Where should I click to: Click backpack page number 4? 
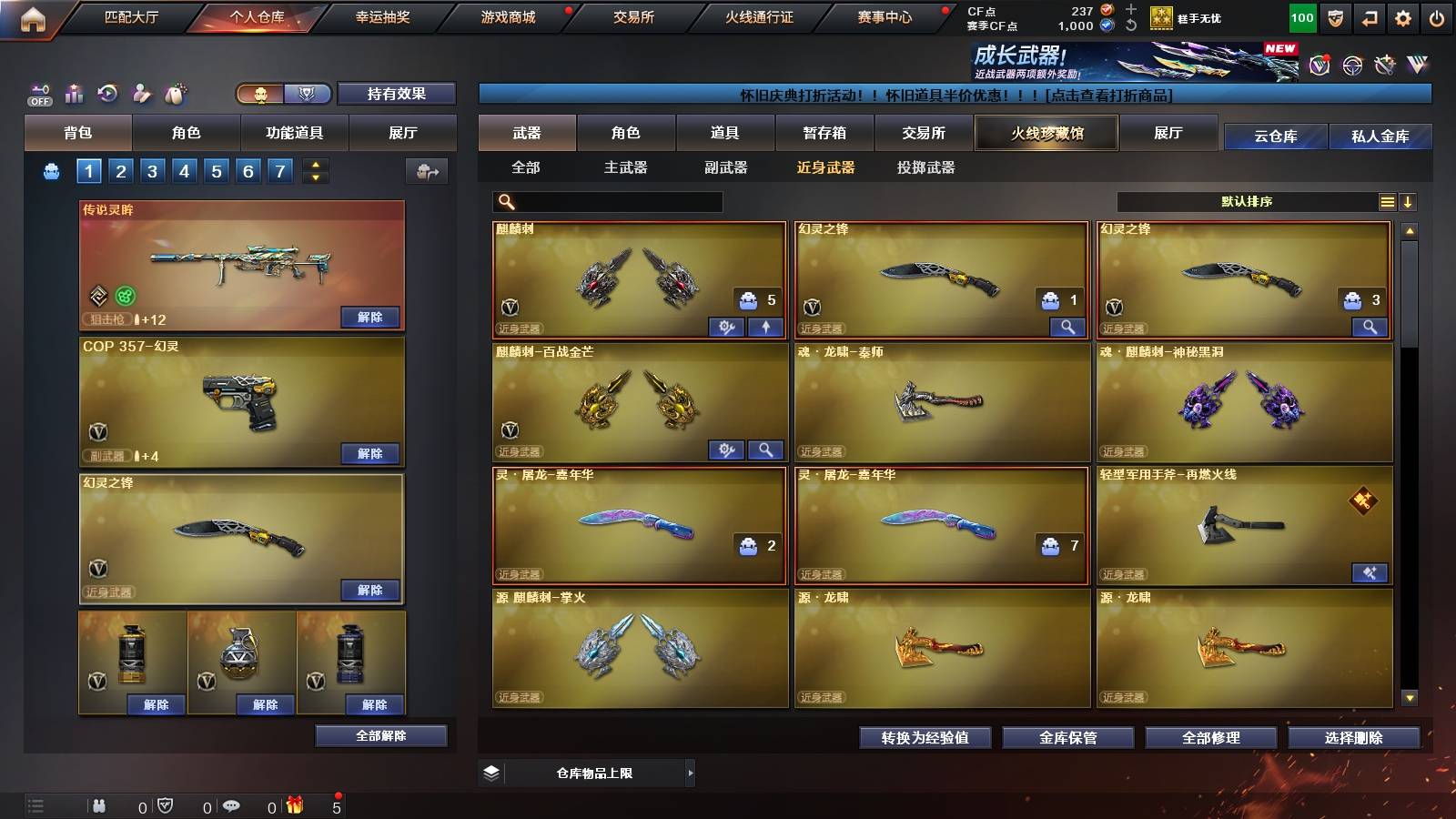(185, 169)
